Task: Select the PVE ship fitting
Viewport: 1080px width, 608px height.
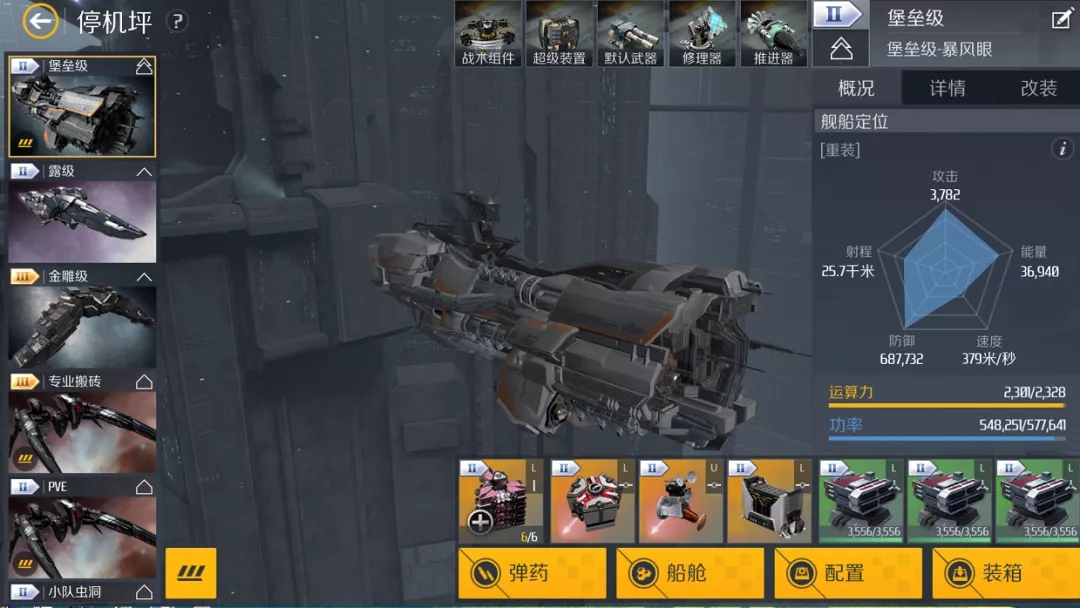Action: 82,528
